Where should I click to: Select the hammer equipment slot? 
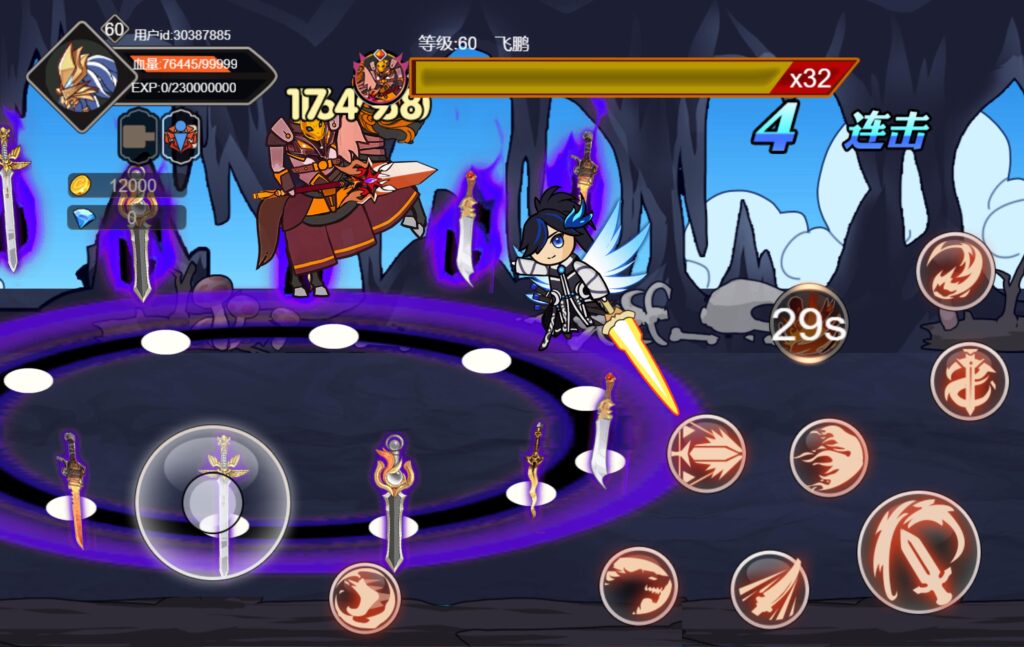pyautogui.click(x=138, y=137)
